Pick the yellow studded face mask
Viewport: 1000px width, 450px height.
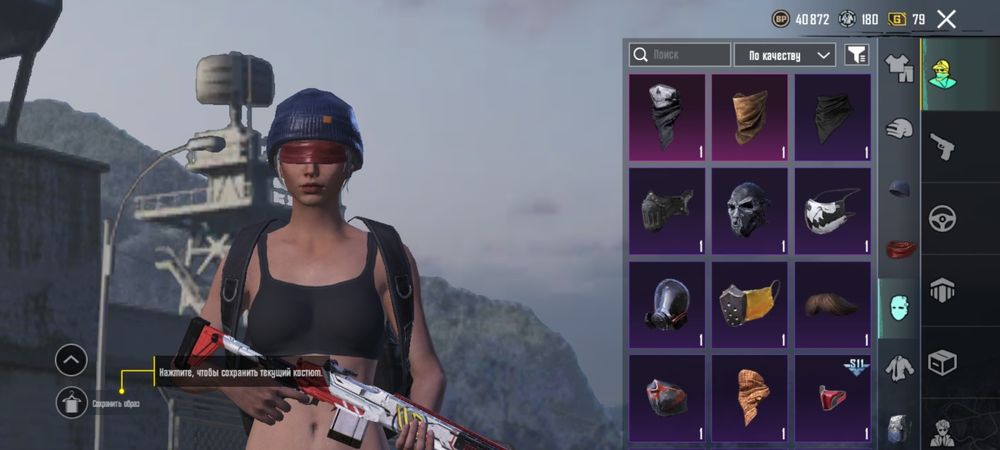[x=750, y=303]
